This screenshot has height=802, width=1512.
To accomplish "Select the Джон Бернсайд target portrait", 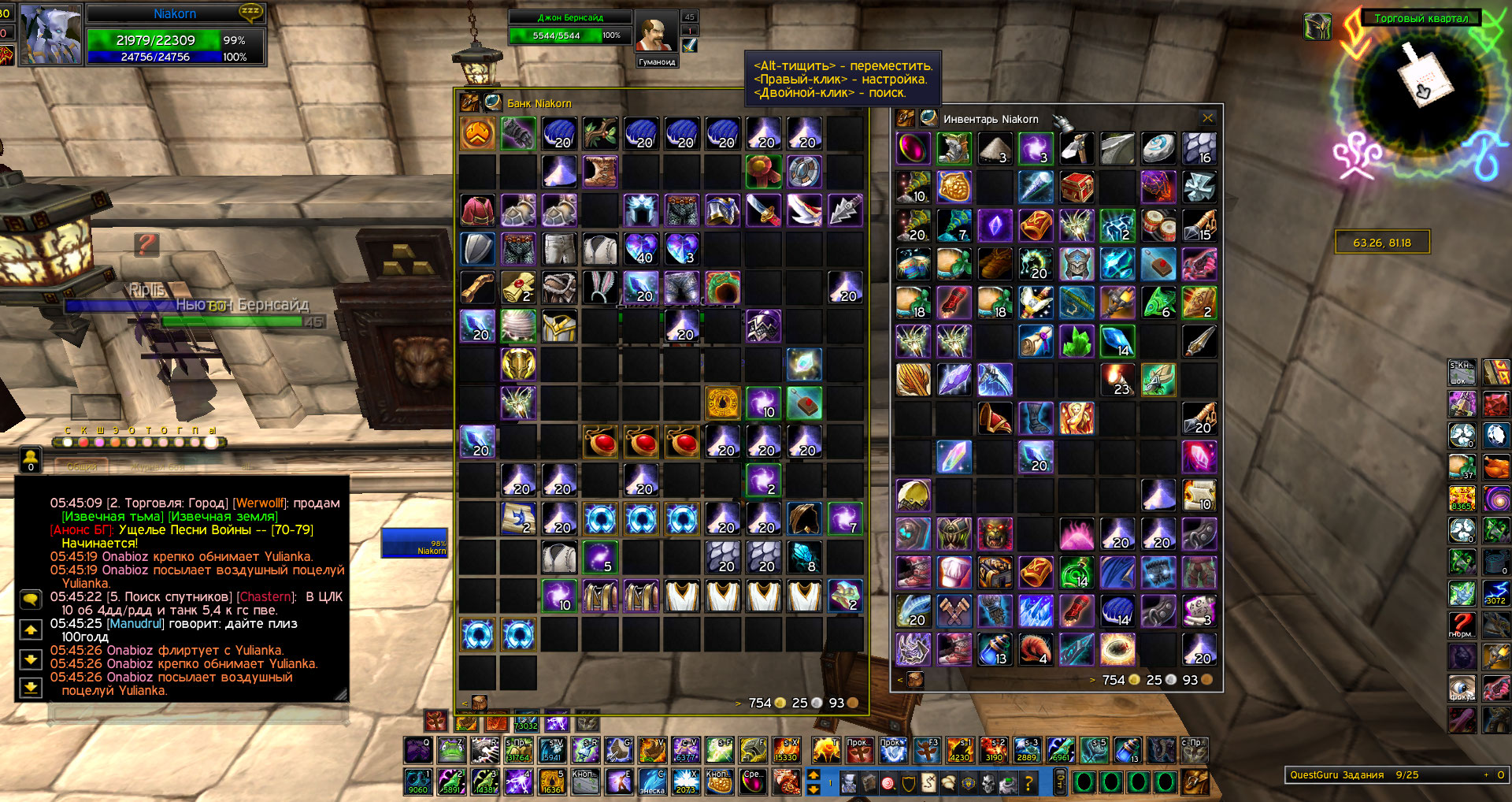I will (655, 33).
